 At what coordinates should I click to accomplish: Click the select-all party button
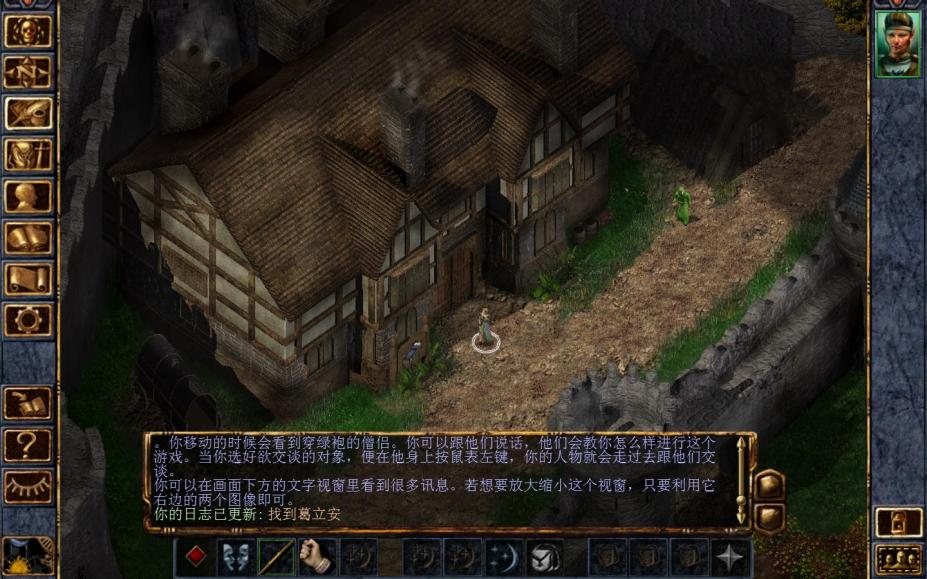pos(898,559)
